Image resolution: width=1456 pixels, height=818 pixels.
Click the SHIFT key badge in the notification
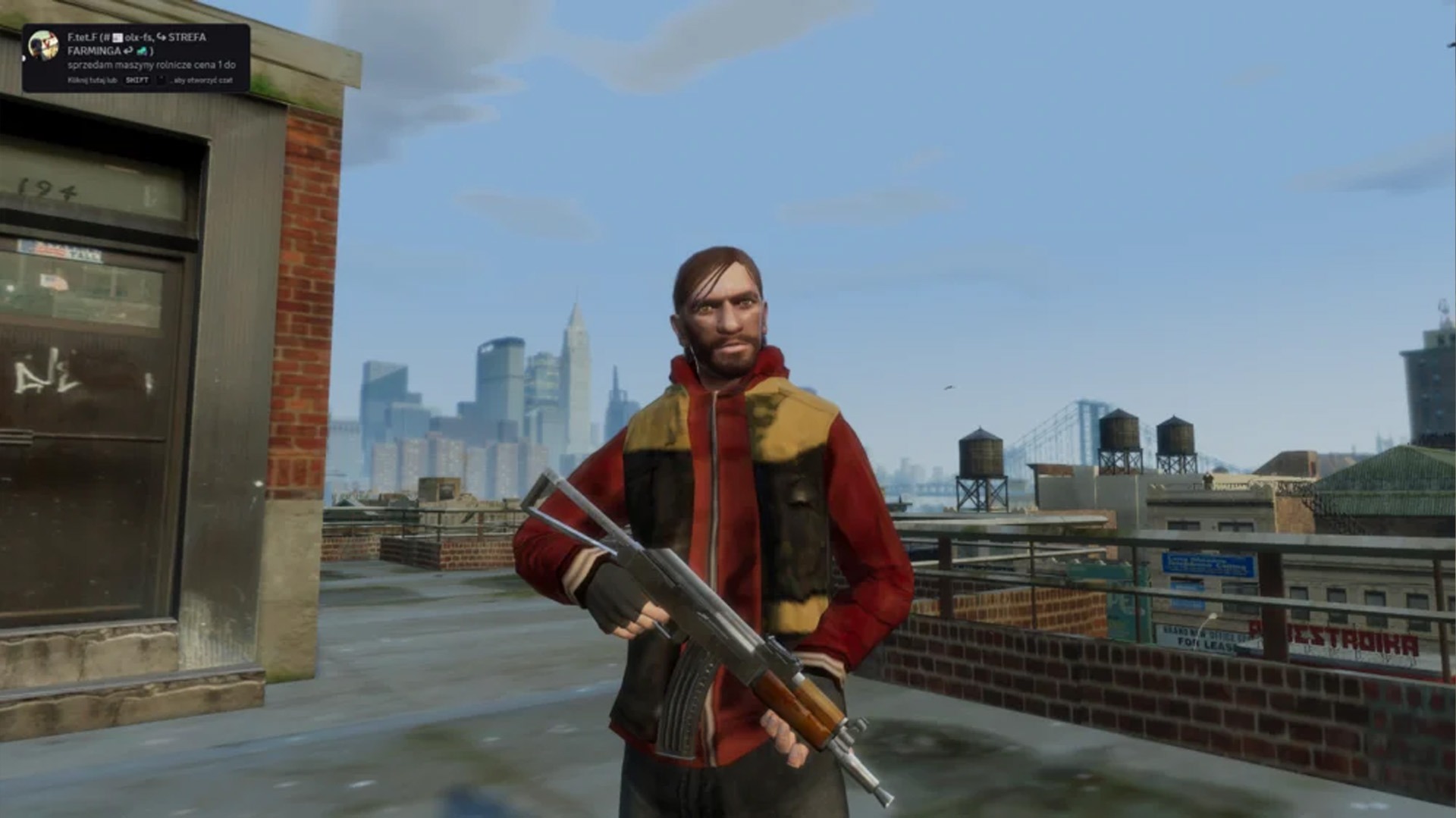tap(137, 81)
